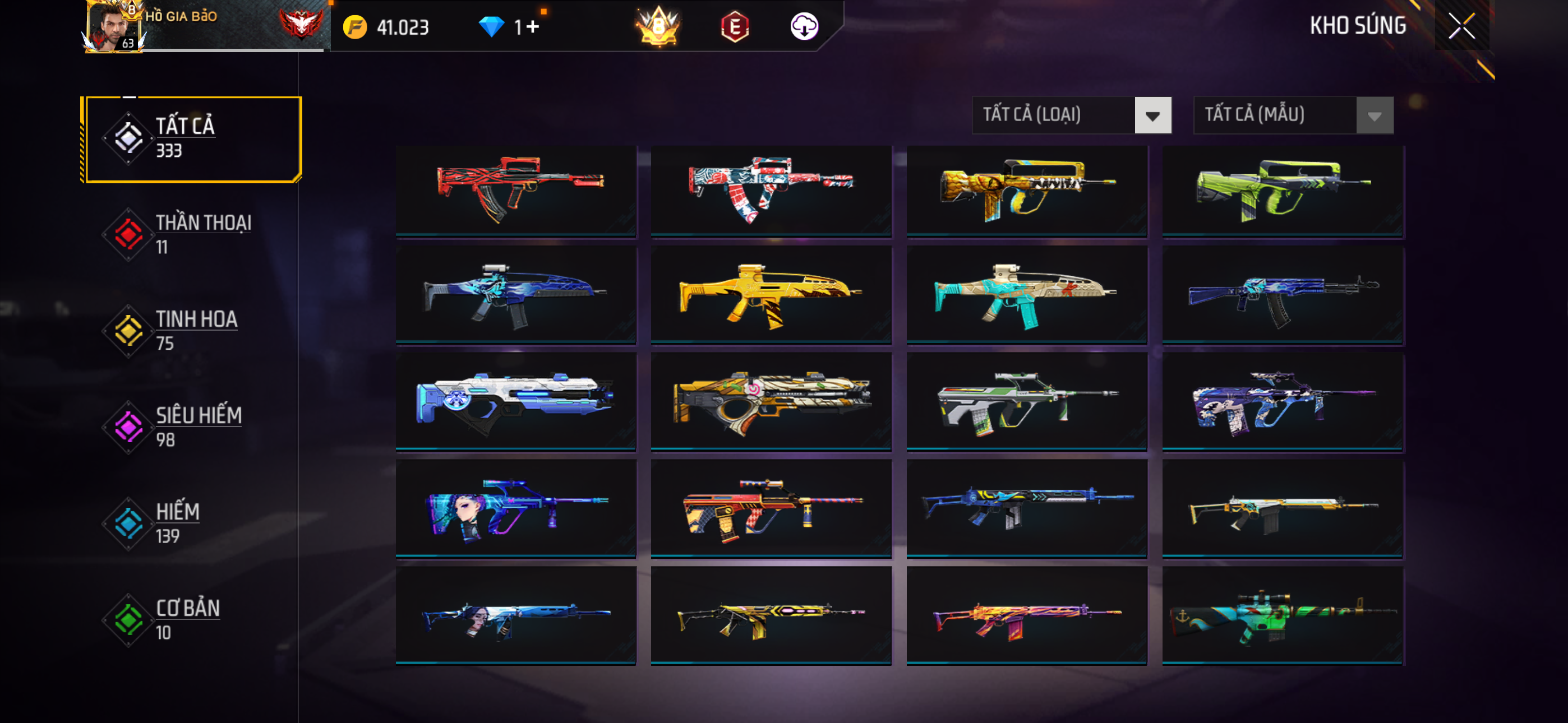
Task: Open the gold rank badge icon
Action: (658, 27)
